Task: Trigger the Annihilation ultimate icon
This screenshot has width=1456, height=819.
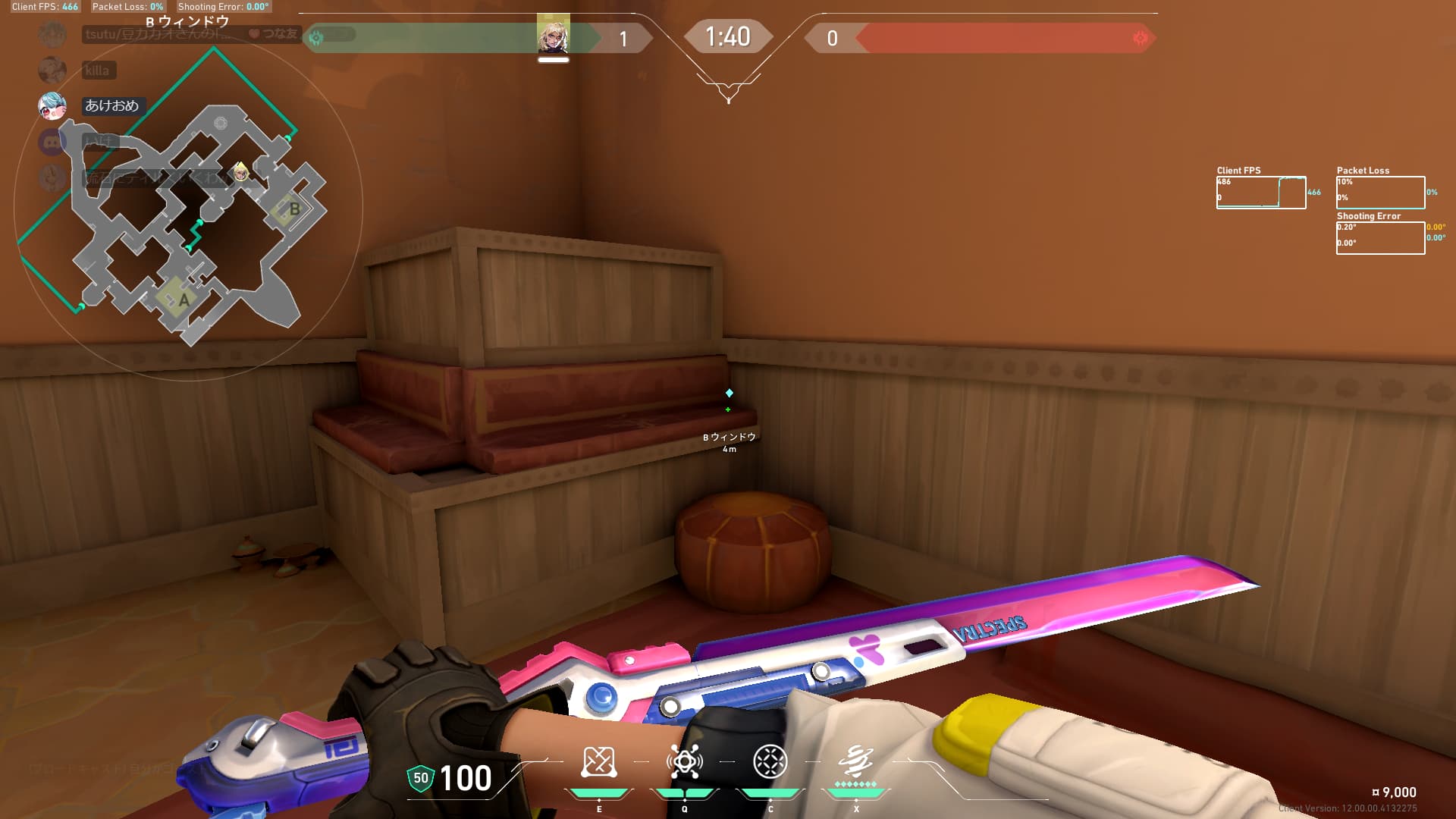Action: tap(855, 761)
